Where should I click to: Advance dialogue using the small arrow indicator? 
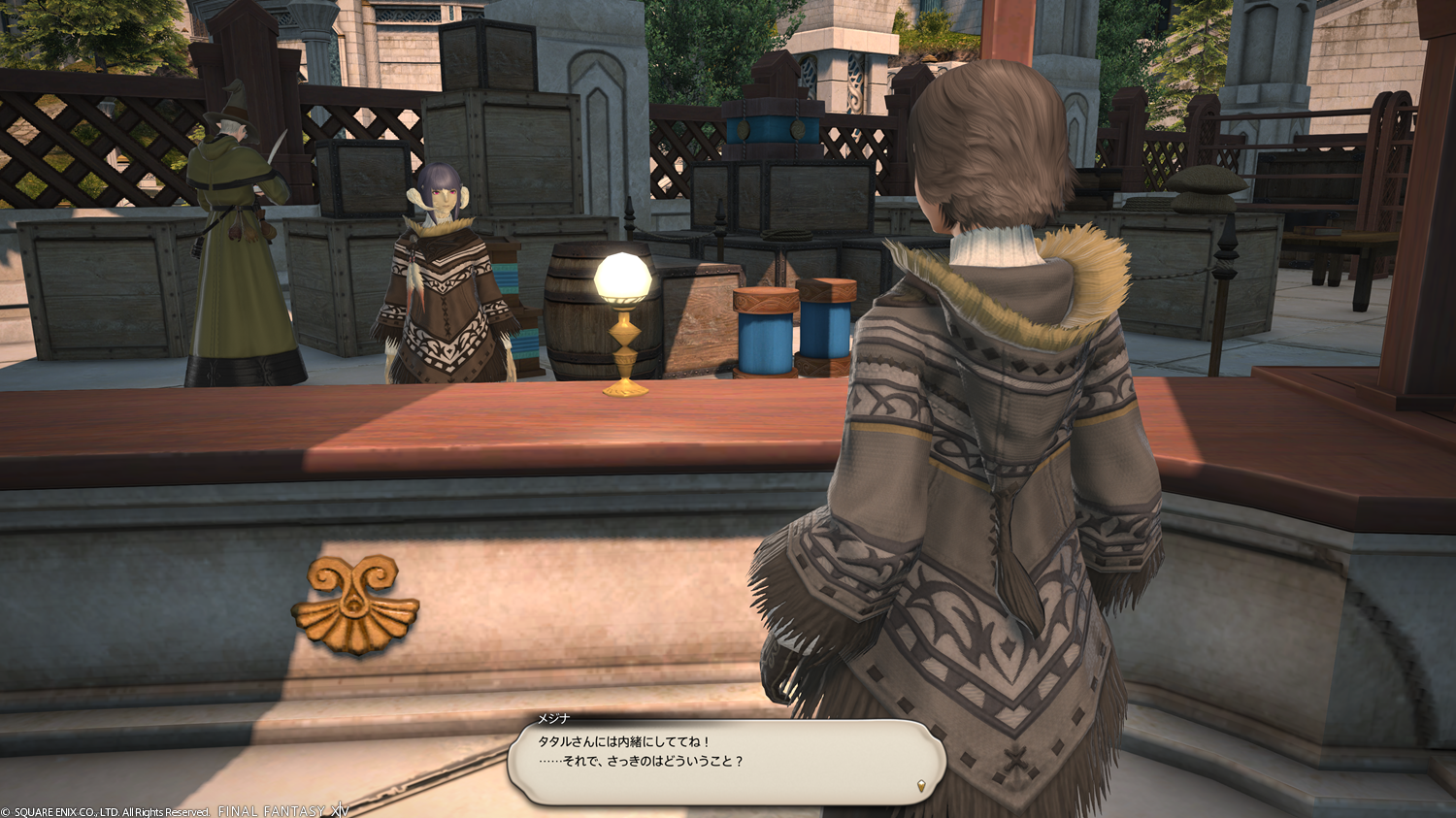coord(921,784)
